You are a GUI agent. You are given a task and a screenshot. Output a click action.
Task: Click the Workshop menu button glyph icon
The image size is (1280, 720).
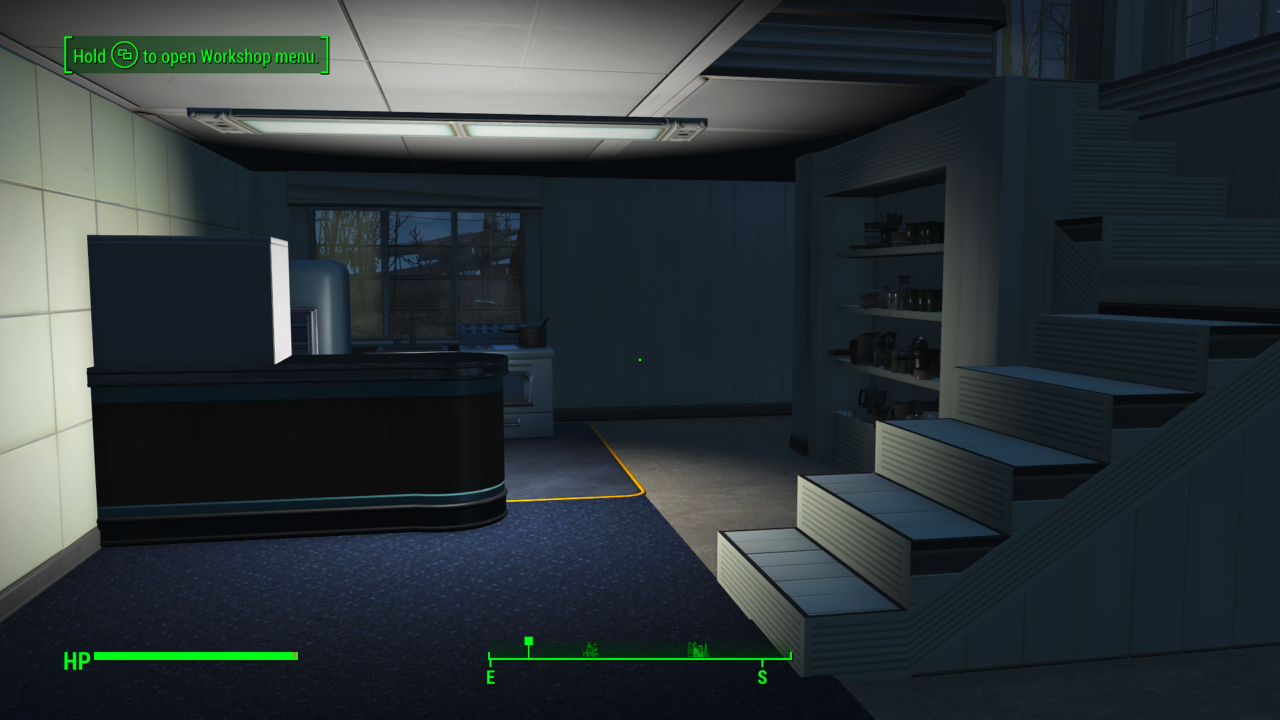(124, 57)
